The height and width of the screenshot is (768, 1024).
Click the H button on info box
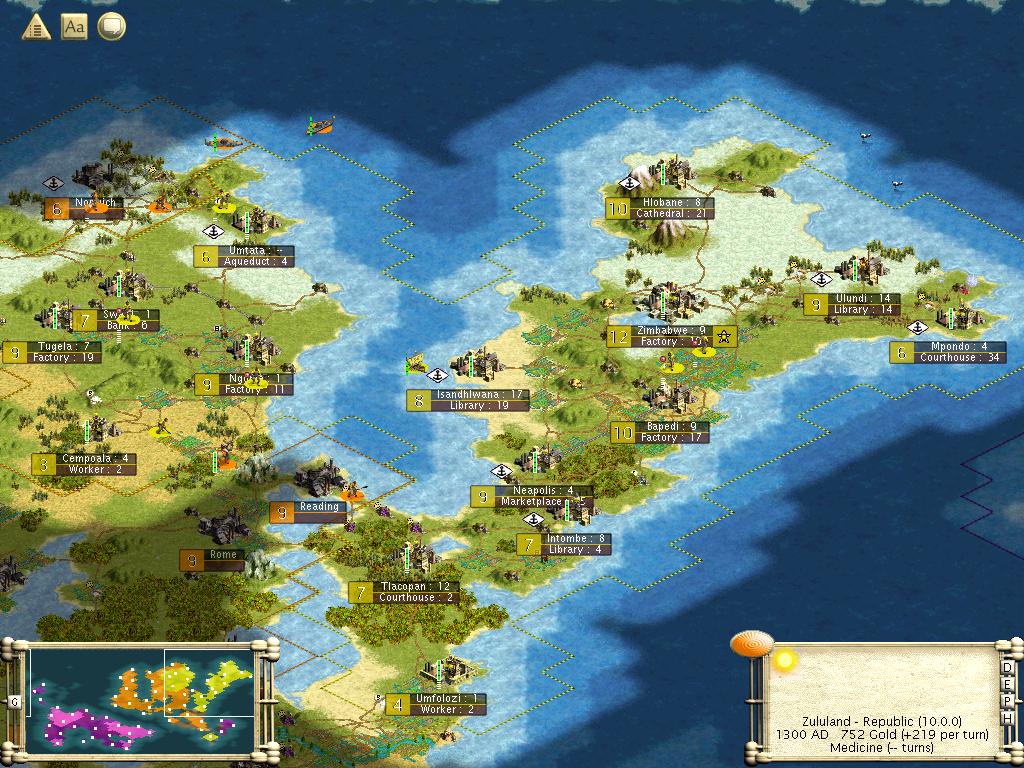[x=1008, y=717]
